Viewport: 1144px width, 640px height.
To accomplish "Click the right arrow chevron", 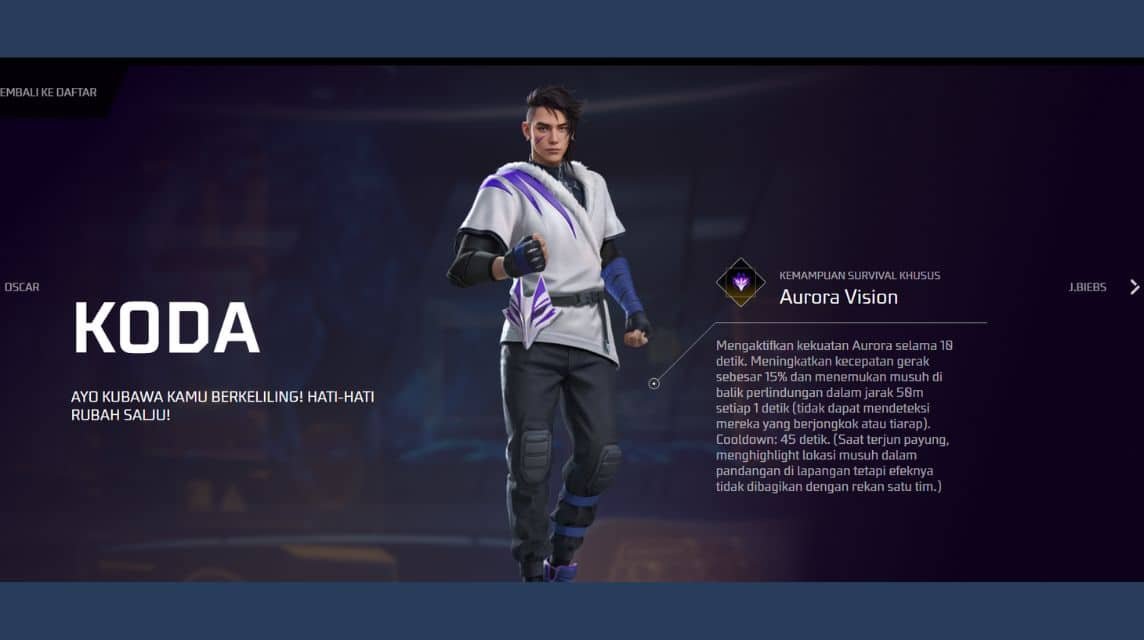I will click(x=1134, y=287).
